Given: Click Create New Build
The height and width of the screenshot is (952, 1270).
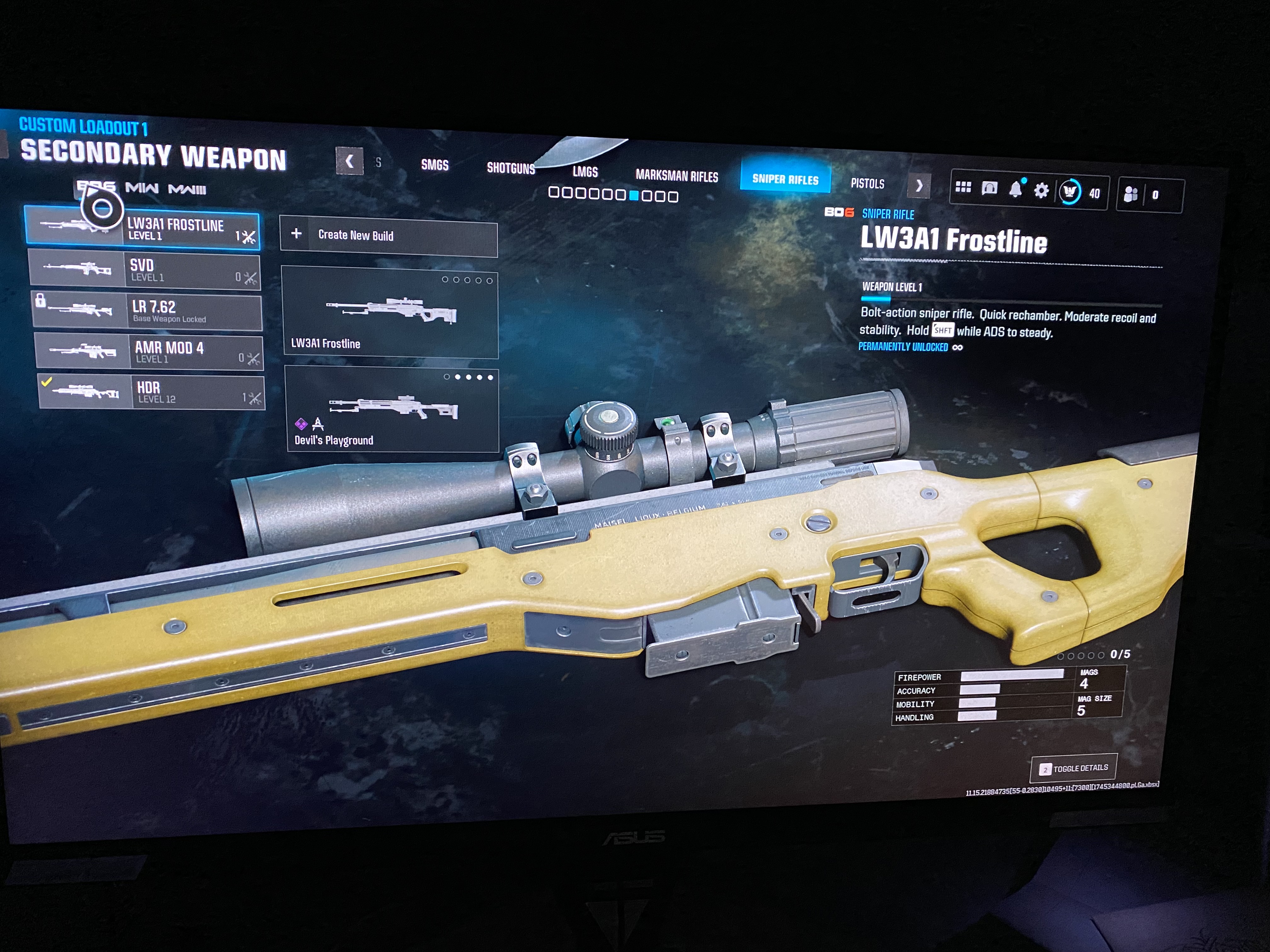Looking at the screenshot, I should pyautogui.click(x=389, y=235).
